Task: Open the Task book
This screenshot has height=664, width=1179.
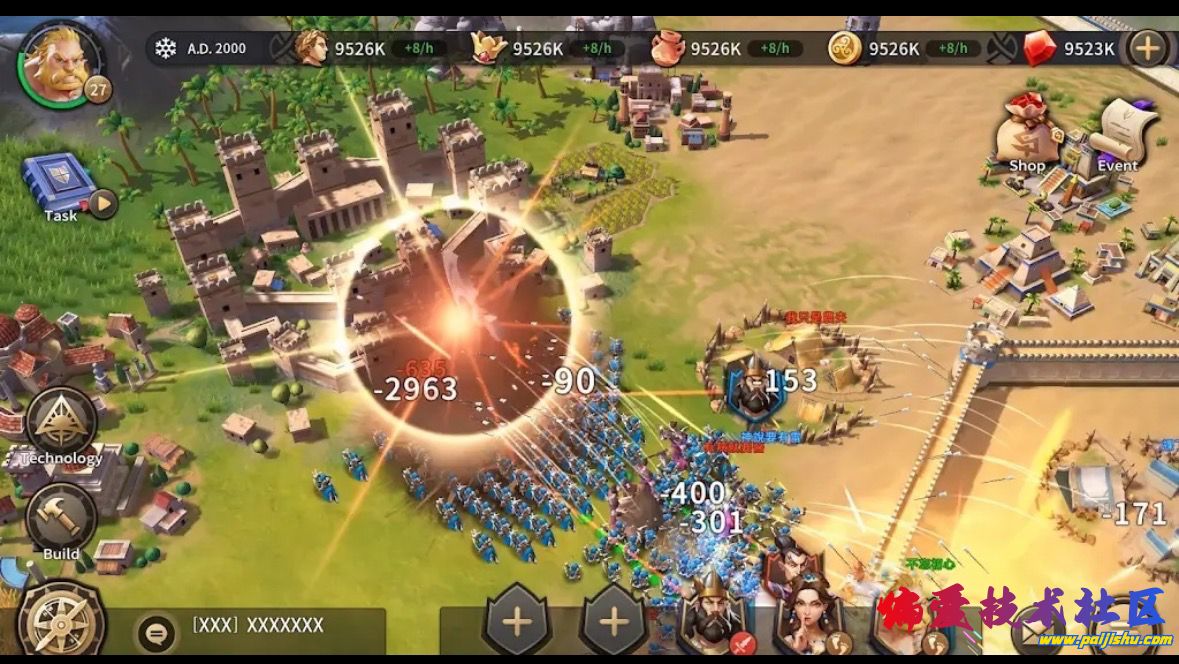Action: click(58, 183)
